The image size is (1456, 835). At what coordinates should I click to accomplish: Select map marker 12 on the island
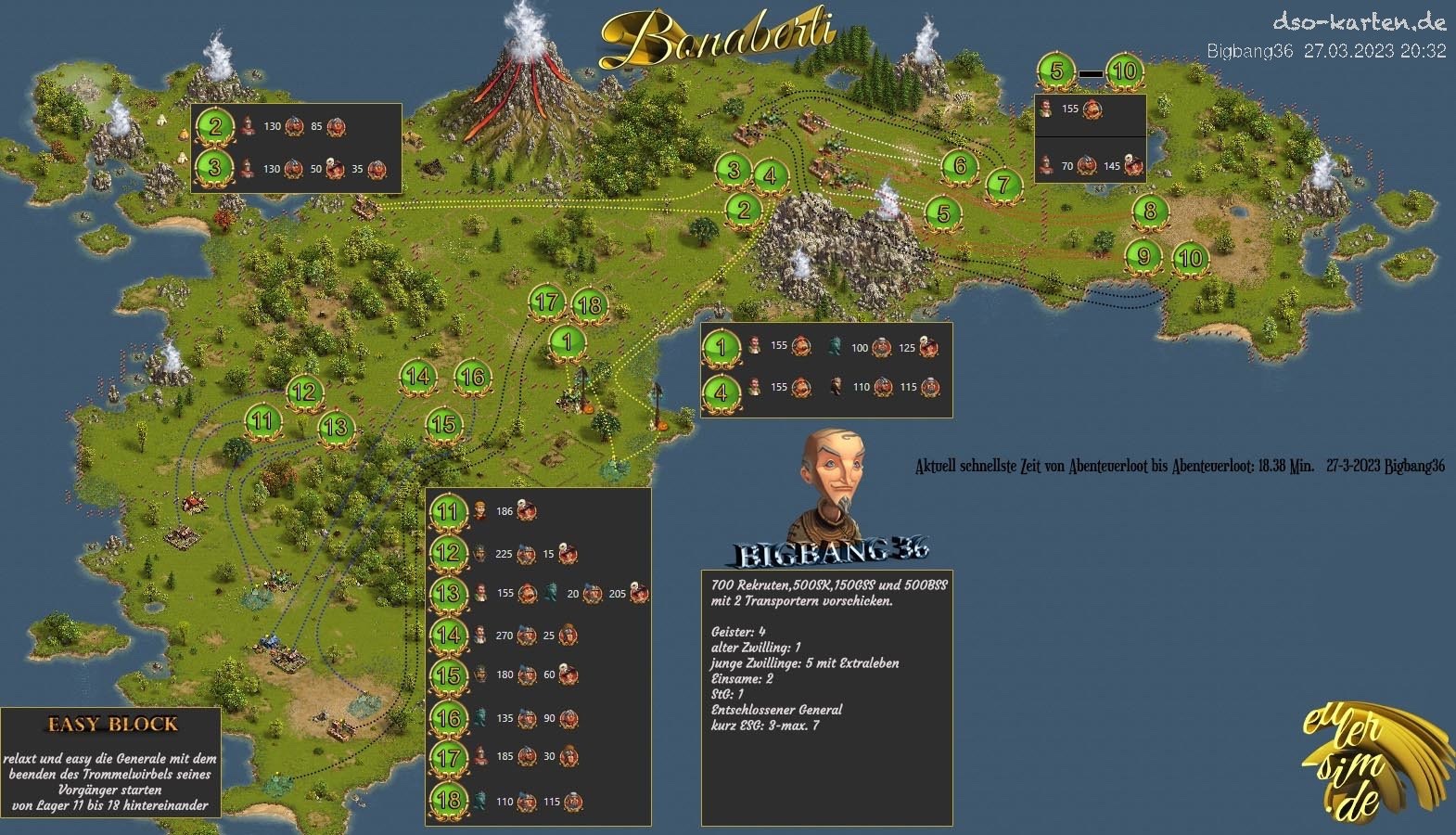click(303, 392)
